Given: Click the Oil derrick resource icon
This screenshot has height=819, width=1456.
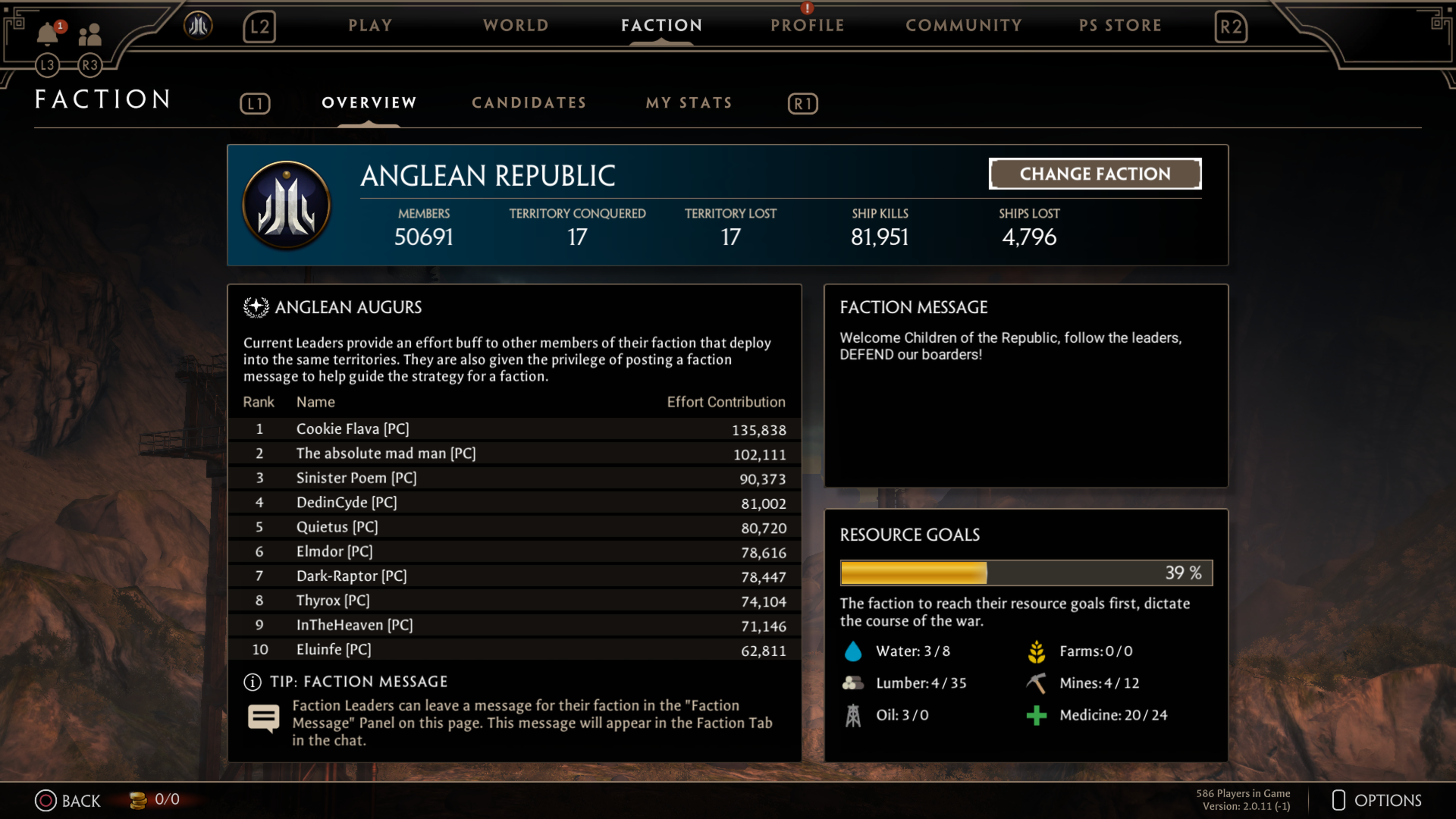Looking at the screenshot, I should [x=854, y=714].
